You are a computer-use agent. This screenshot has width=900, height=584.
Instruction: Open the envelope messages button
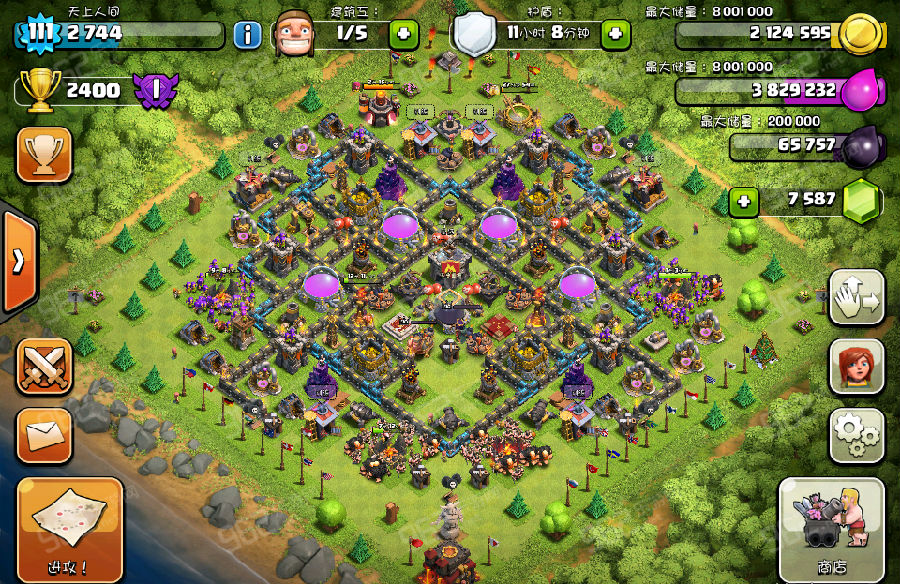(x=44, y=435)
